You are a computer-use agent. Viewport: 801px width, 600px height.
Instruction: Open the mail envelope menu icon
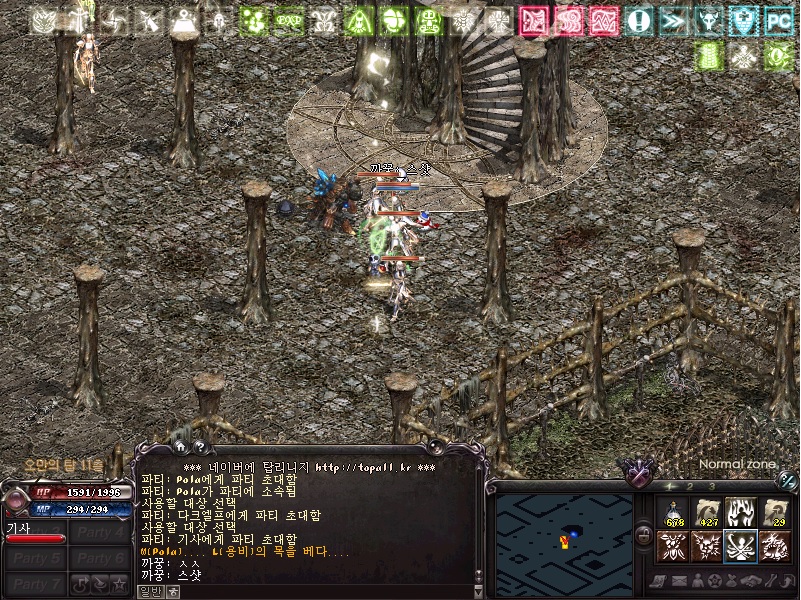679,581
